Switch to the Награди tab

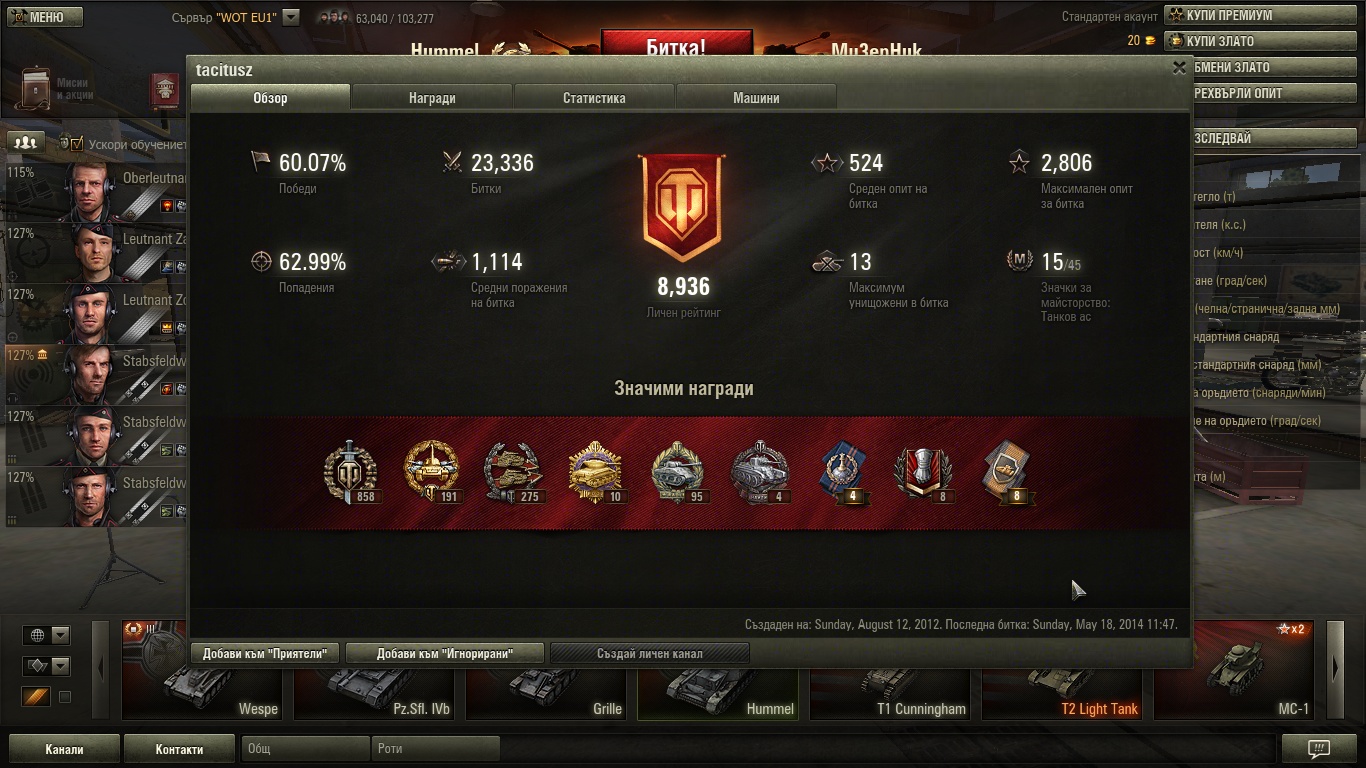point(432,98)
